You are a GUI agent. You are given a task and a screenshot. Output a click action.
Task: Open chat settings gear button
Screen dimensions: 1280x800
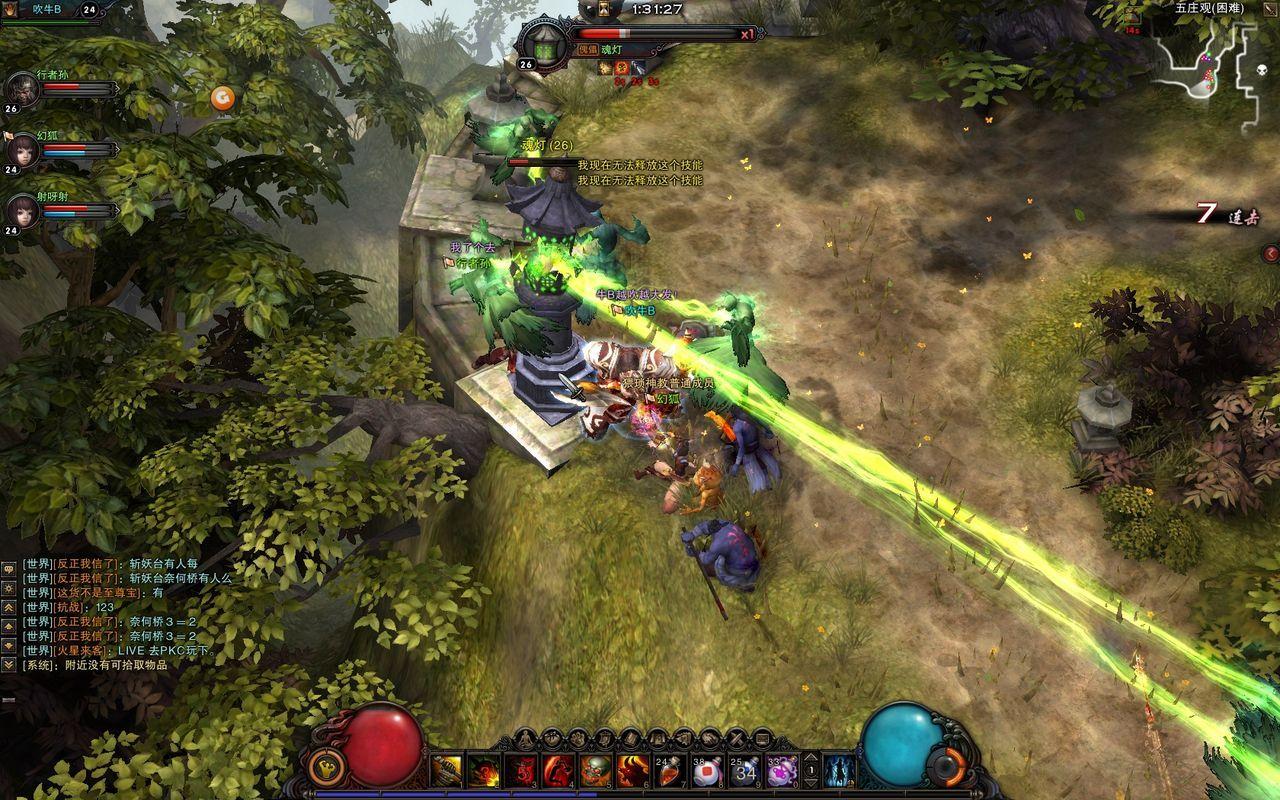[x=8, y=588]
